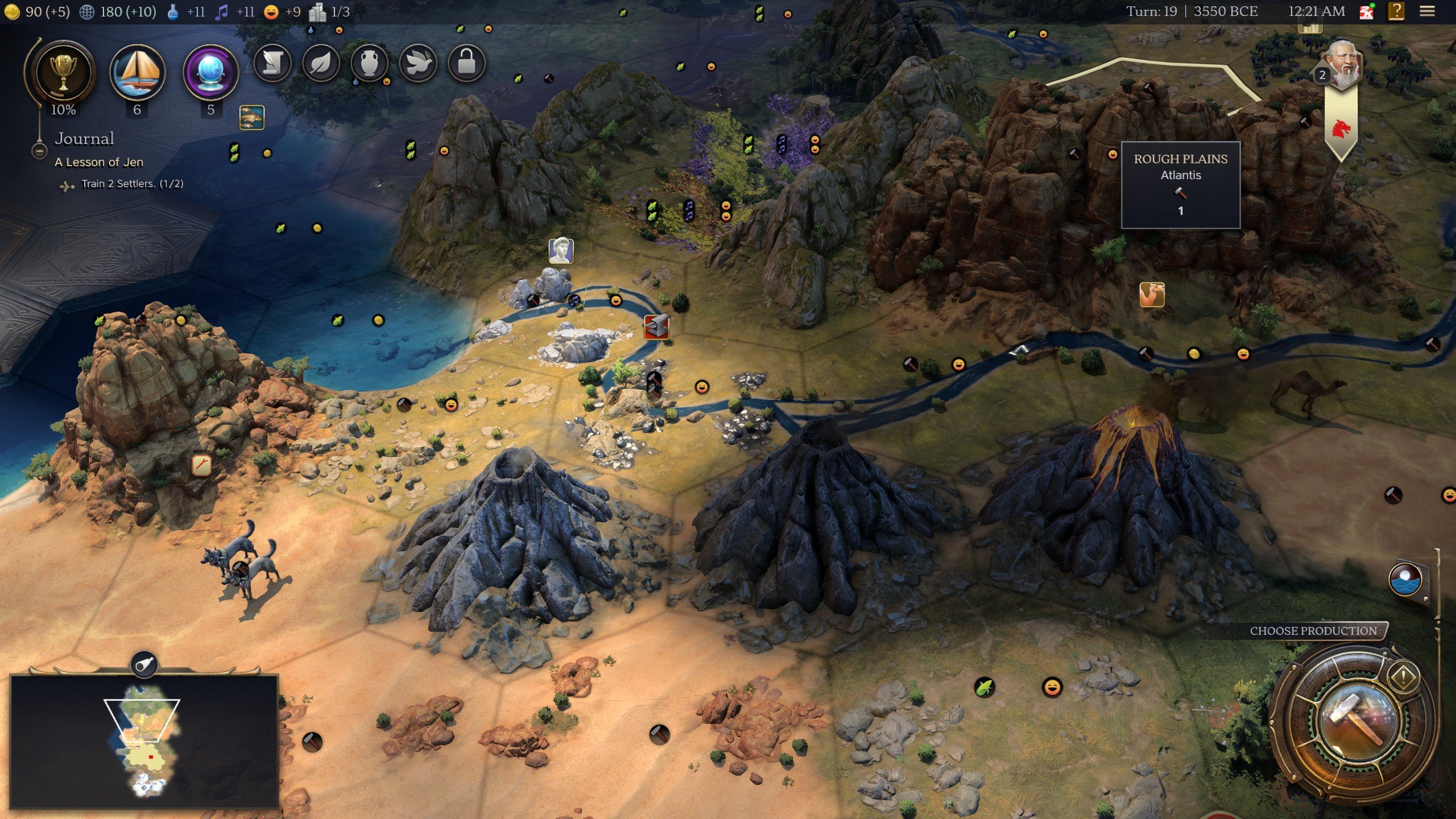Image resolution: width=1456 pixels, height=819 pixels.
Task: Click the scroll and quill button
Action: 272,63
